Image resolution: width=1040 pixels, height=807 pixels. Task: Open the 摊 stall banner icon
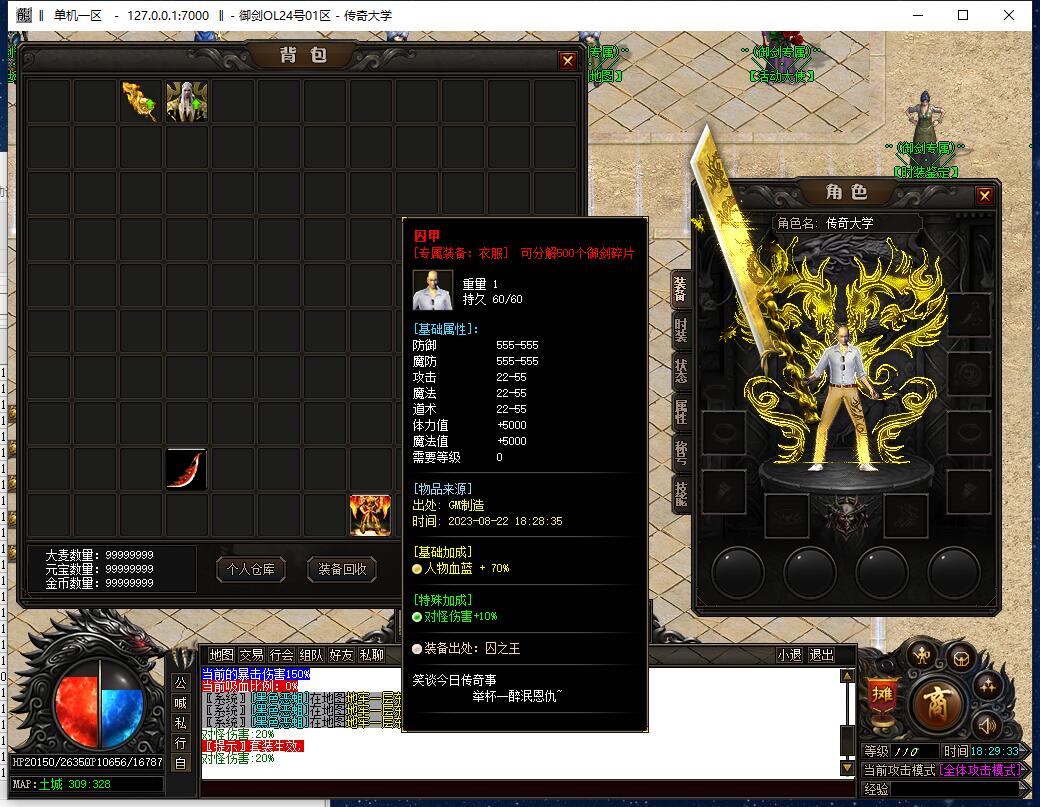pos(882,693)
